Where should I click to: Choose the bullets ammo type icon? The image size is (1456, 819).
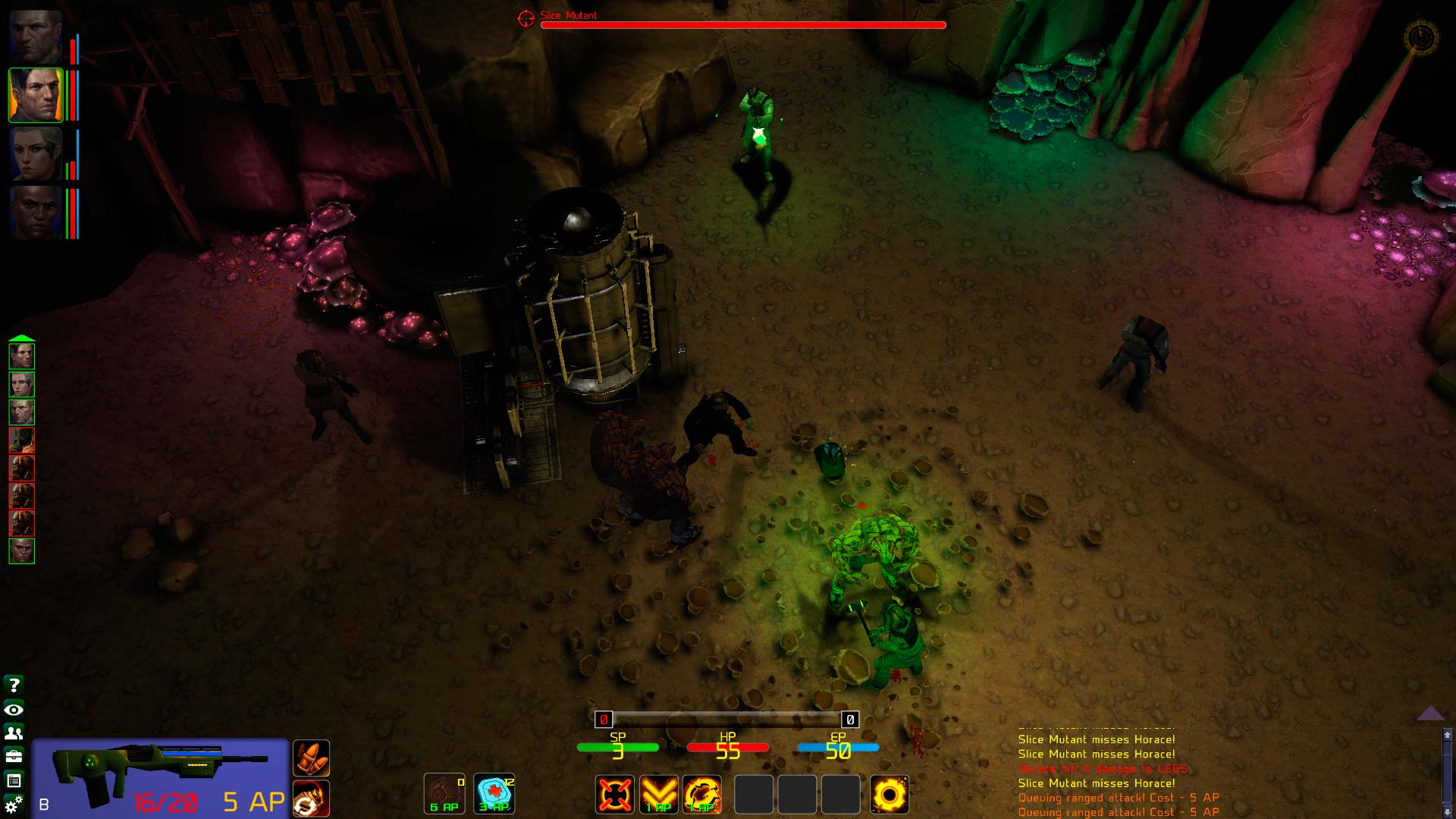[311, 758]
